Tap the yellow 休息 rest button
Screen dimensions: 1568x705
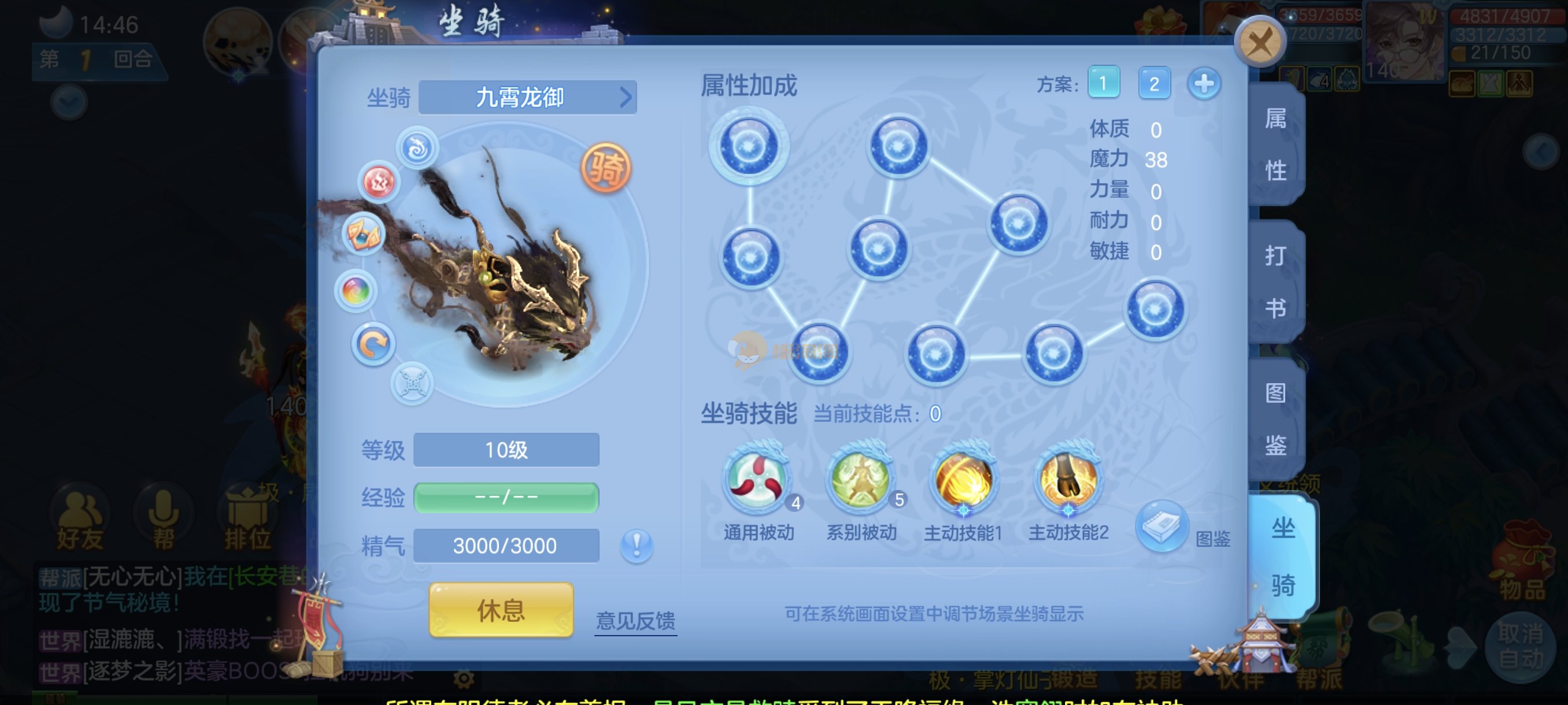[x=500, y=610]
